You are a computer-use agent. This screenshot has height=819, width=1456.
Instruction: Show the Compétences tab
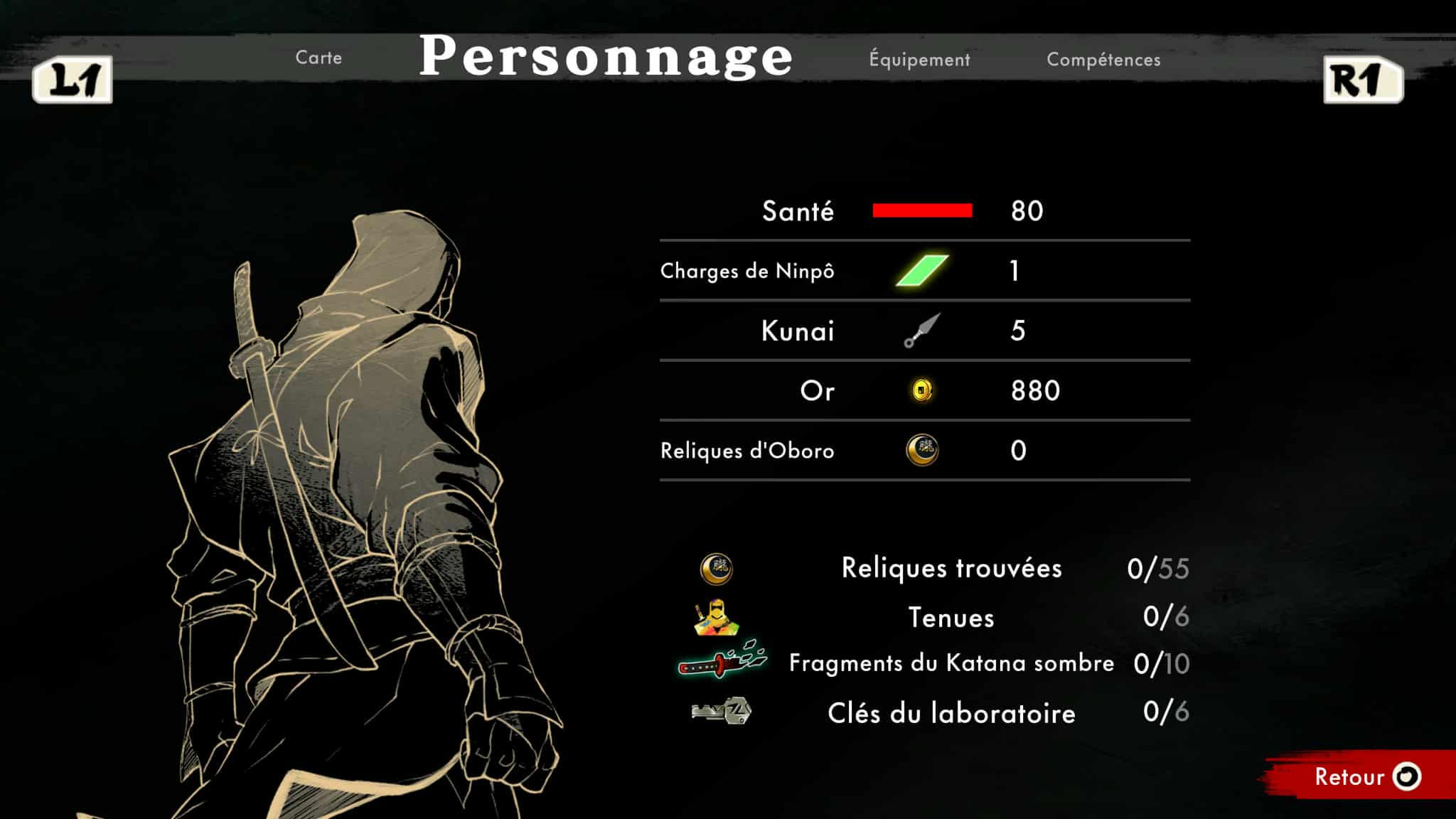click(x=1103, y=60)
